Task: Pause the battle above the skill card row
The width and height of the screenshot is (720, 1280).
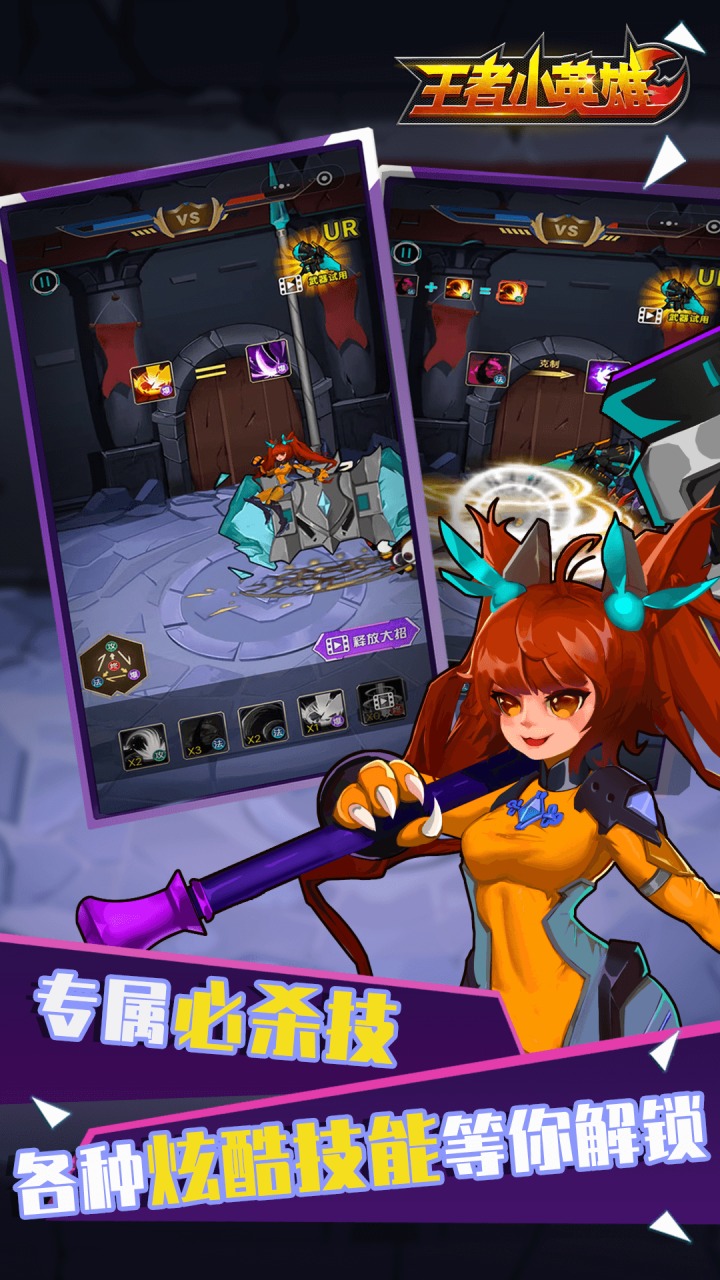Action: (x=42, y=281)
